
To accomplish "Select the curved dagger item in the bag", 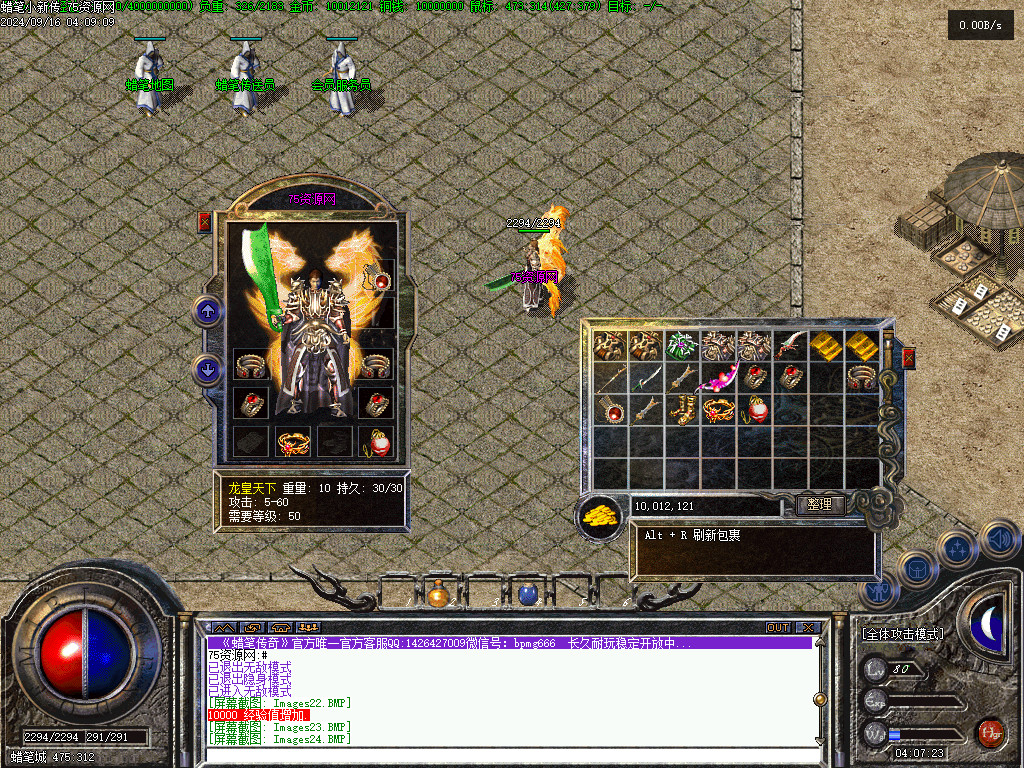I will [x=790, y=346].
